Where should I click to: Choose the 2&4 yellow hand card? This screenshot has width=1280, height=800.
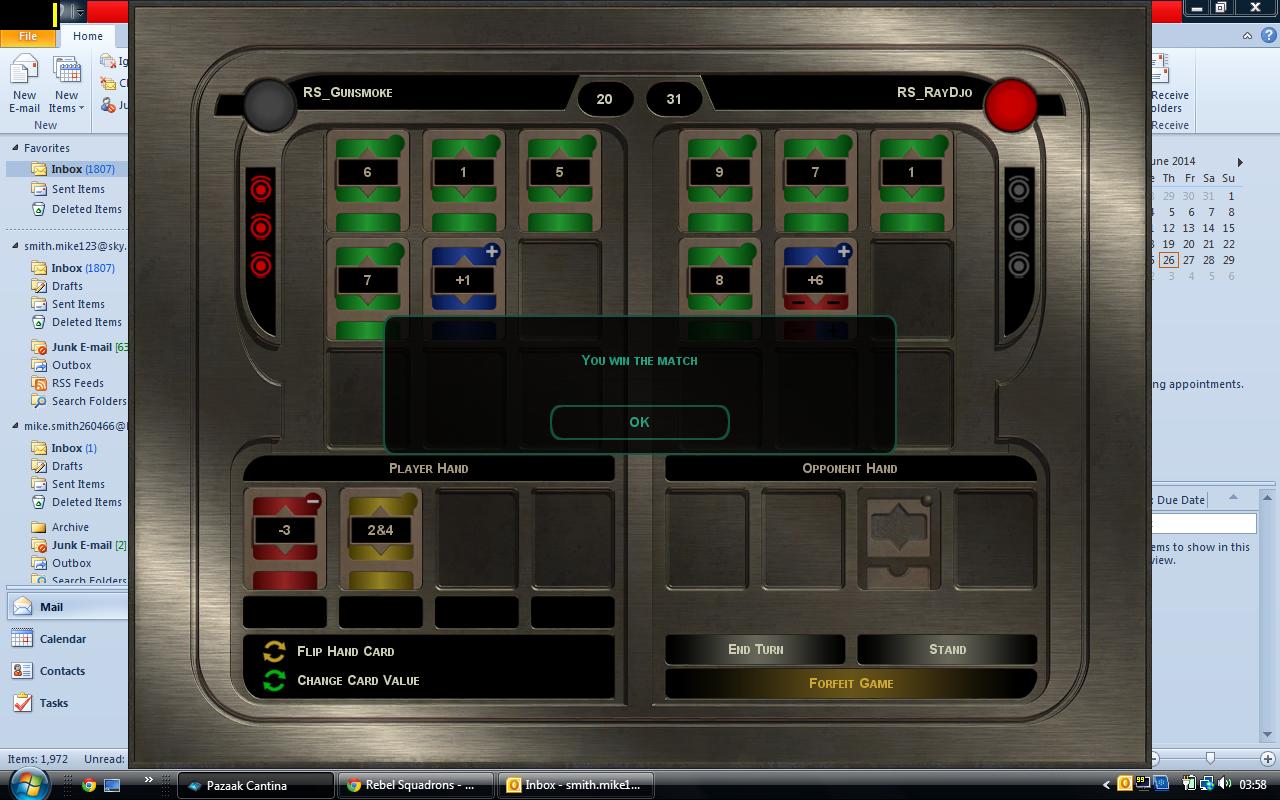380,536
